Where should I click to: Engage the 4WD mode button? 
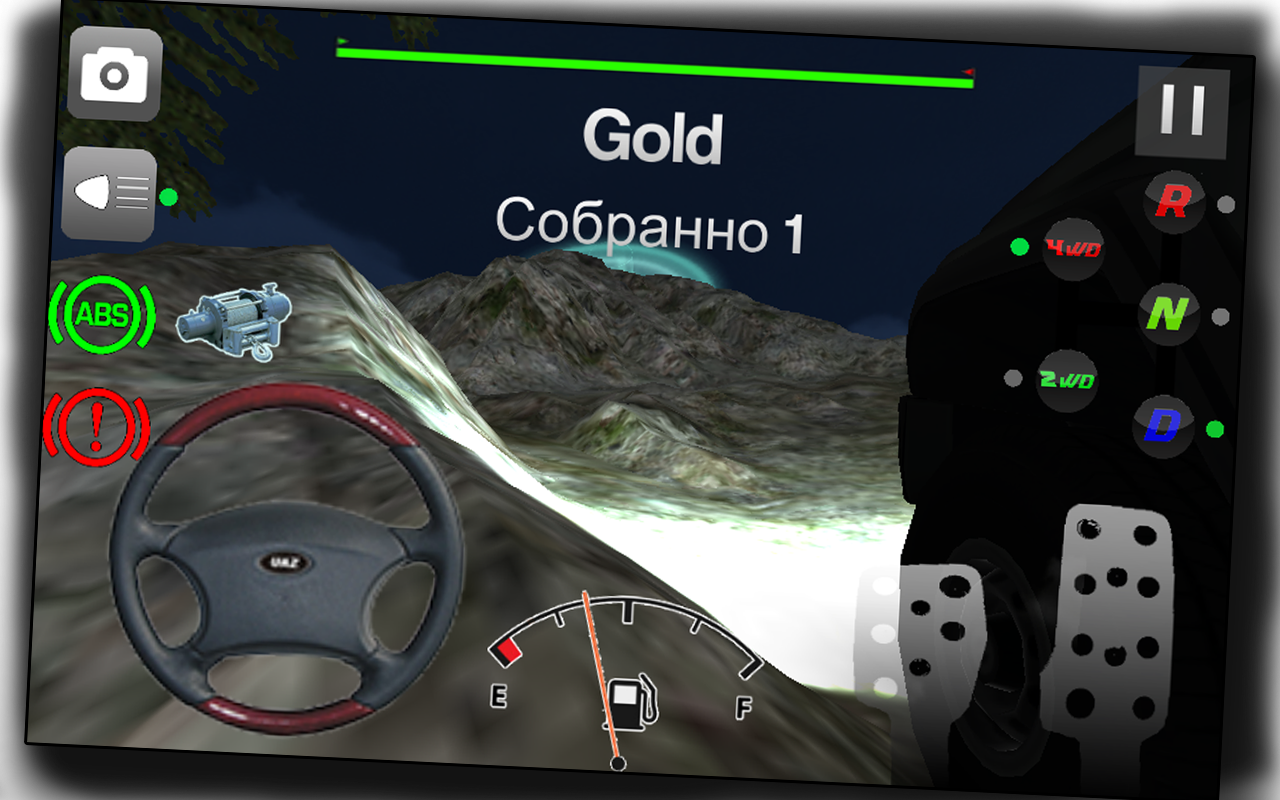coord(1073,250)
